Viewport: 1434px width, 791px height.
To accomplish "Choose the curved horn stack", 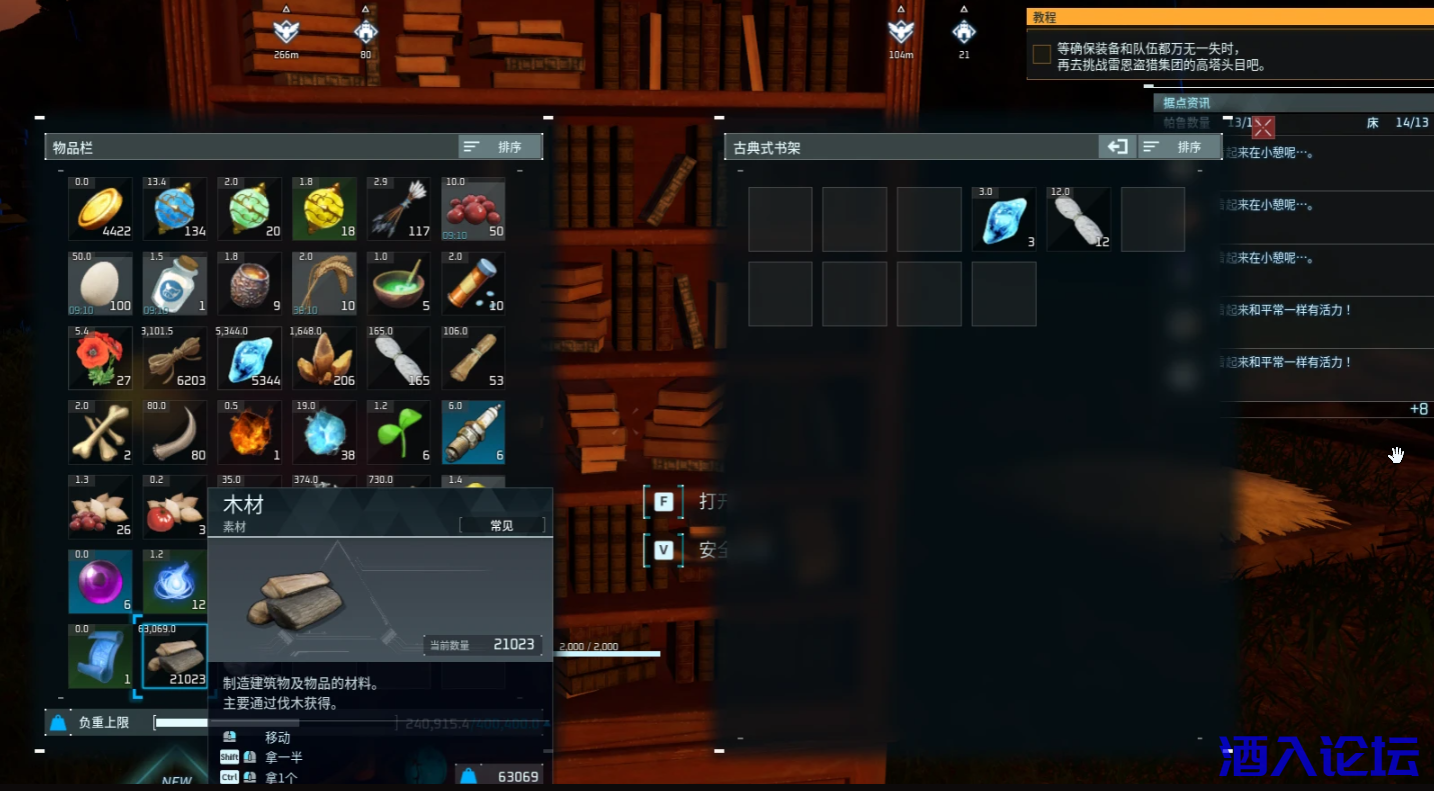I will click(x=175, y=432).
